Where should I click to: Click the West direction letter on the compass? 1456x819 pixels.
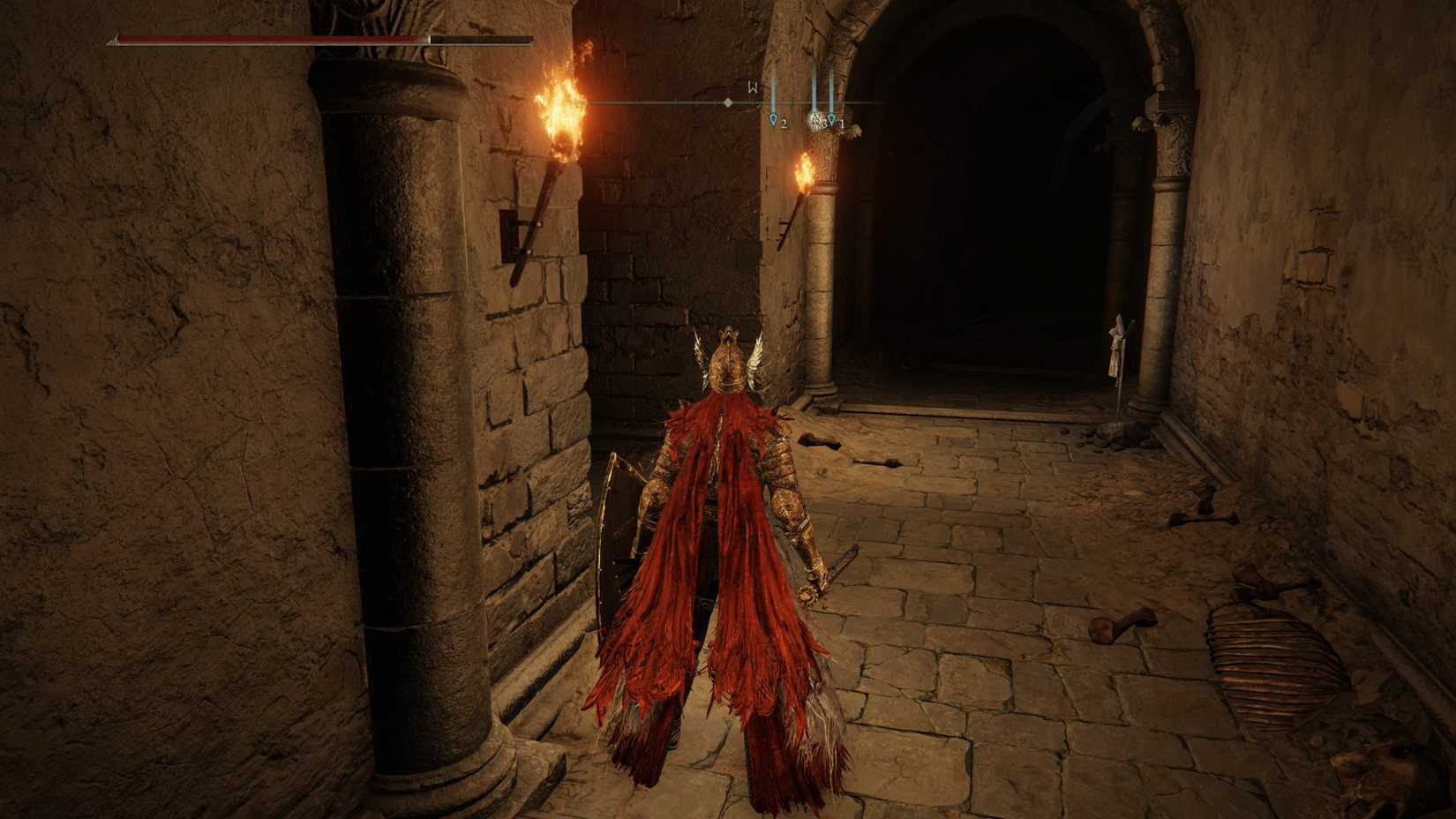pos(753,87)
